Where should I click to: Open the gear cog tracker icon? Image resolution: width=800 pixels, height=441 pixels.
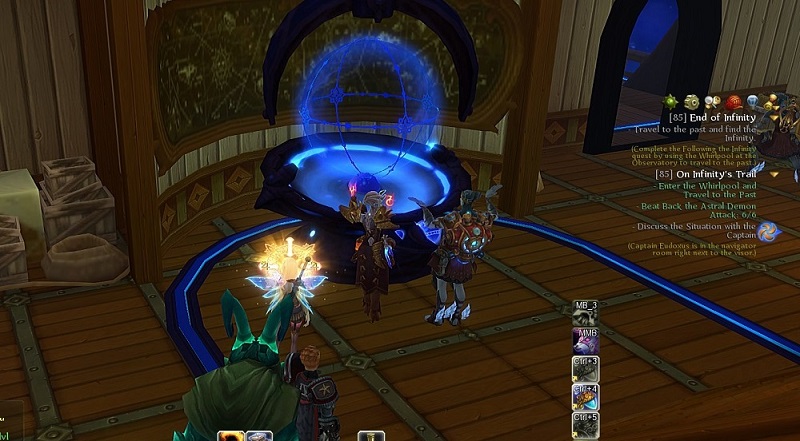pyautogui.click(x=691, y=101)
